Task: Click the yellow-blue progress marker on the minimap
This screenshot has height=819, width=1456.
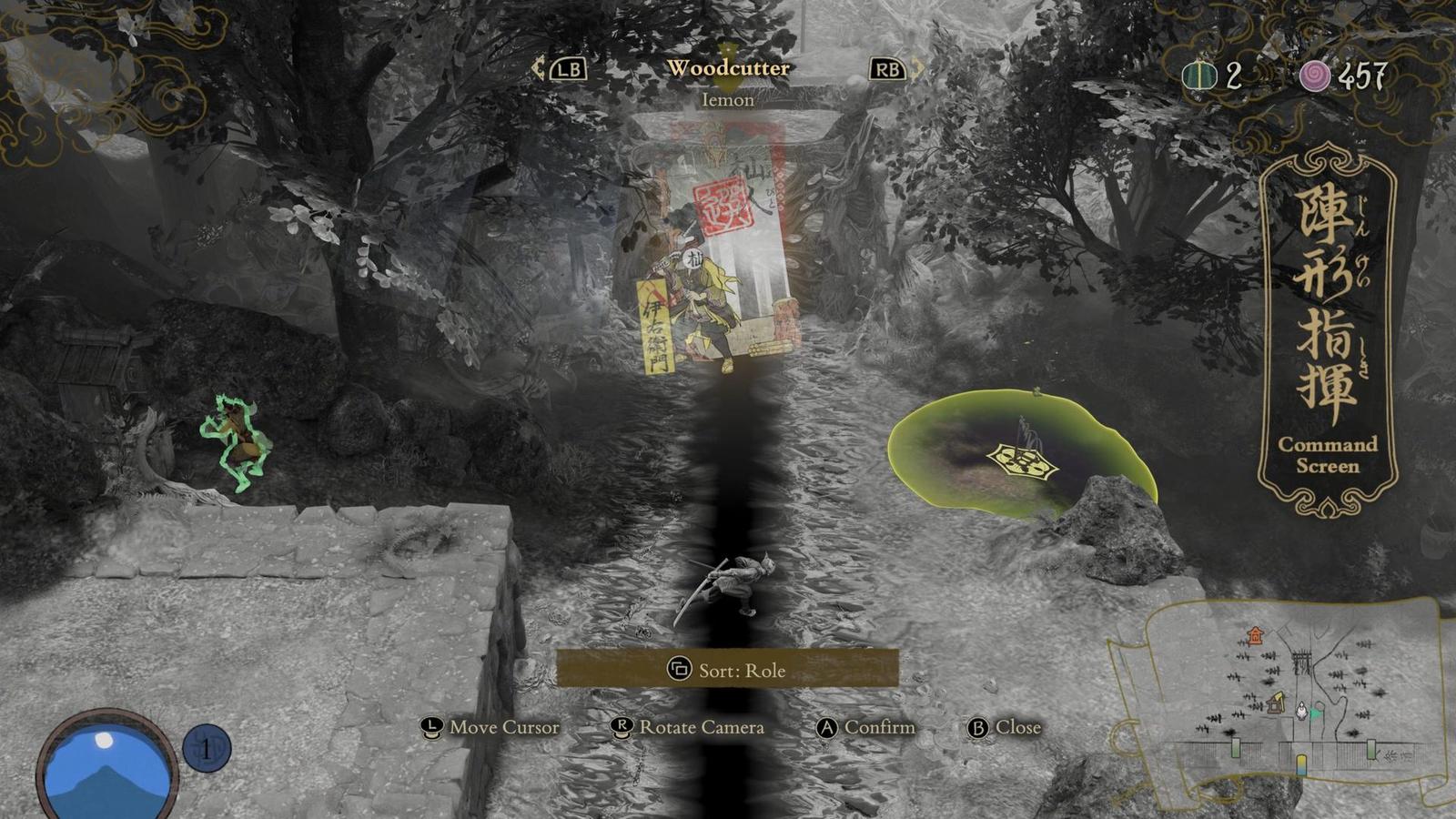Action: [x=1301, y=764]
